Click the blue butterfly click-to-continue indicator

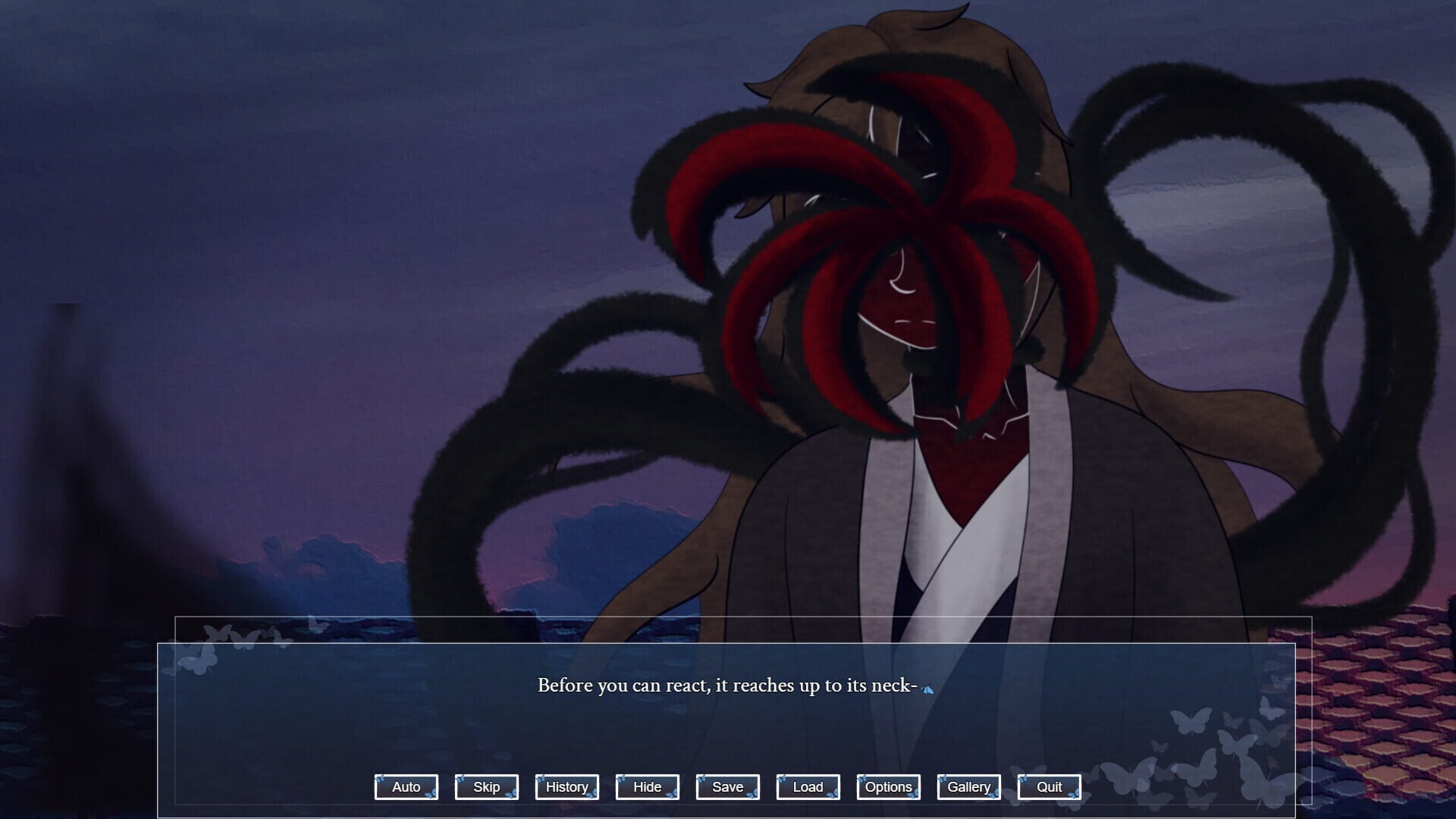(927, 688)
